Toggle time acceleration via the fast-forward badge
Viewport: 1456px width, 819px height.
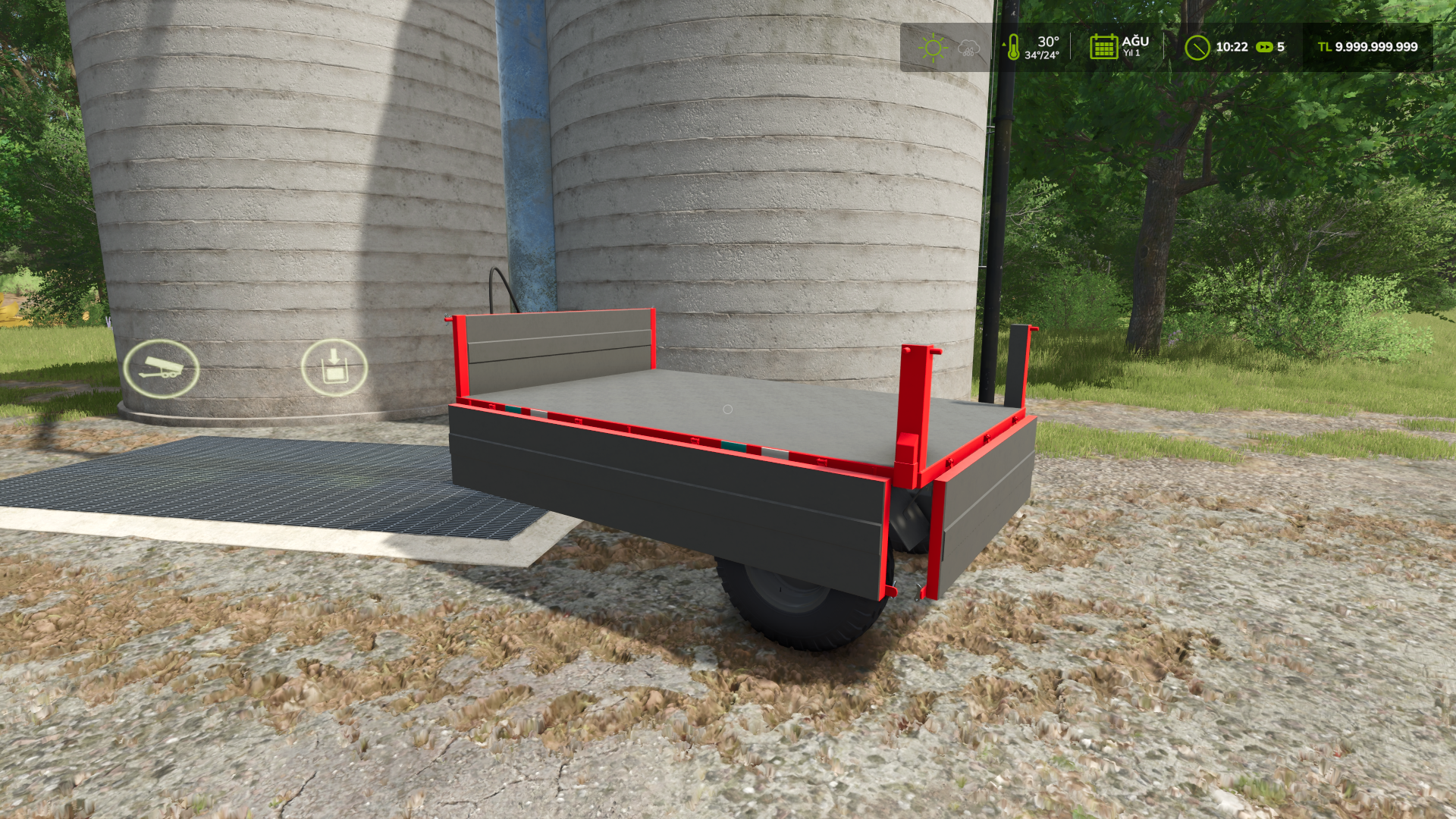[x=1266, y=47]
